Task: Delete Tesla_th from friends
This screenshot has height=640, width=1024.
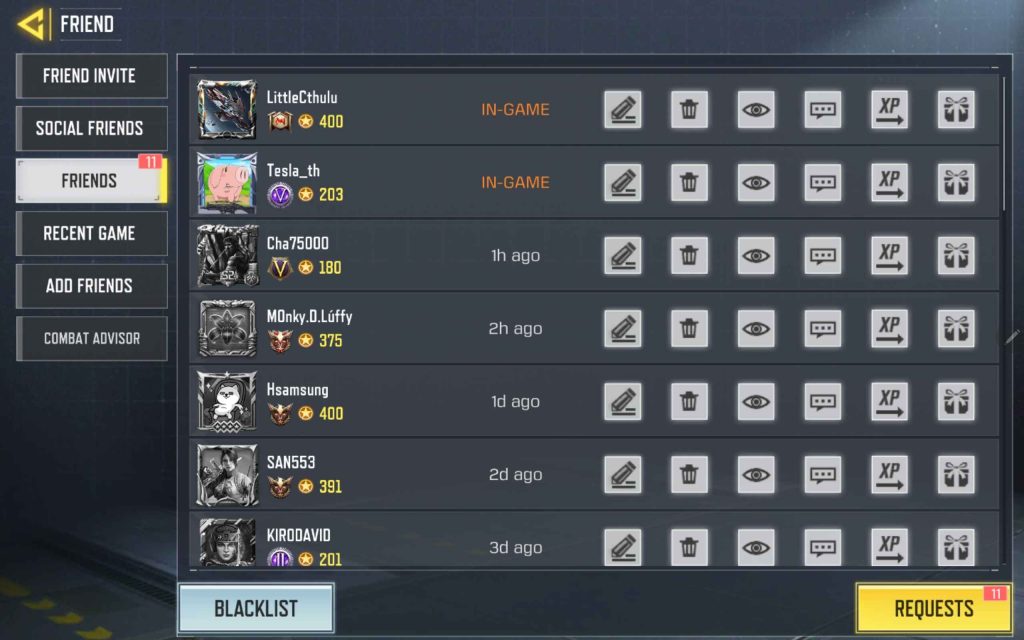Action: tap(689, 183)
